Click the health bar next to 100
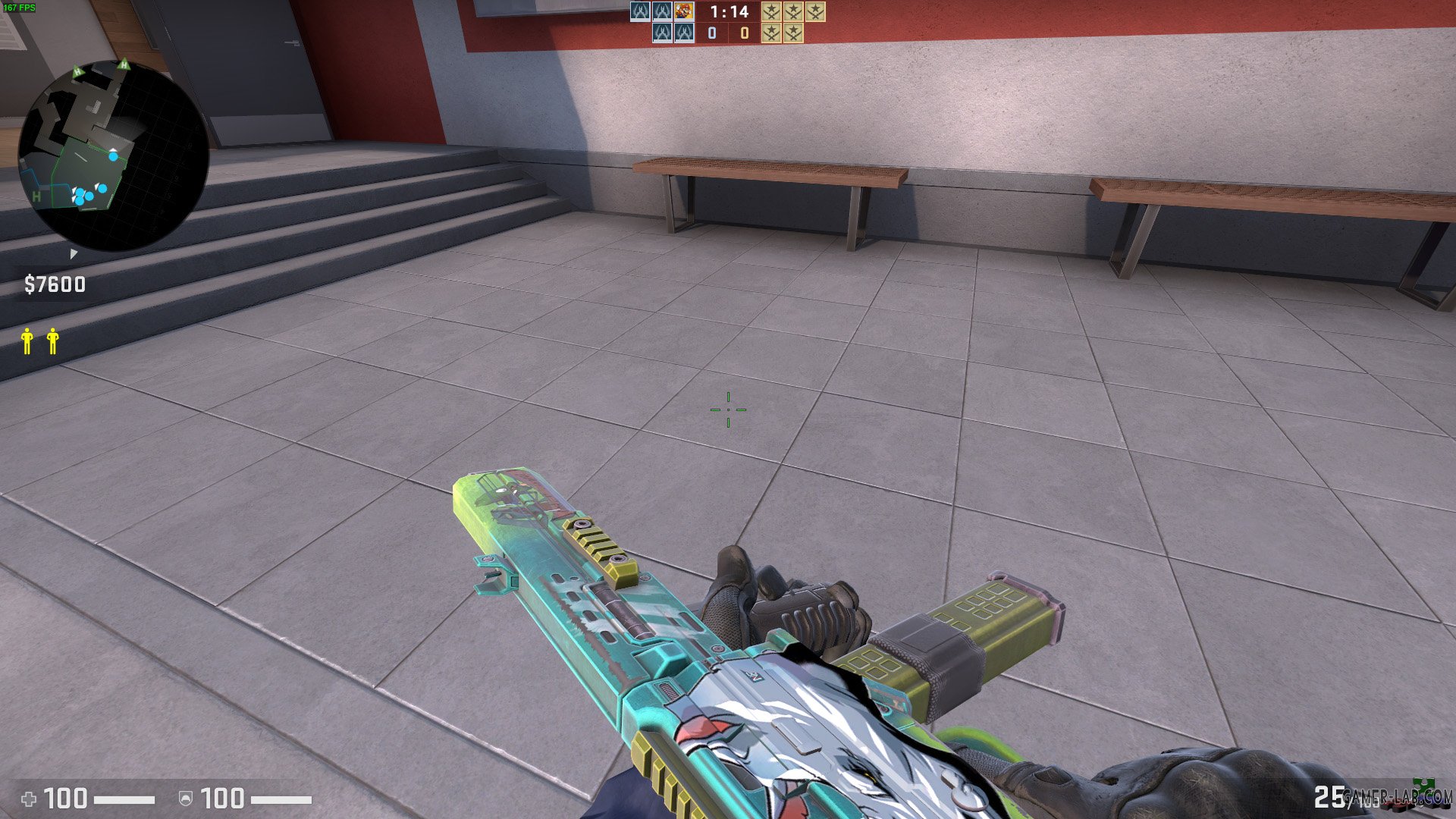 pos(124,799)
